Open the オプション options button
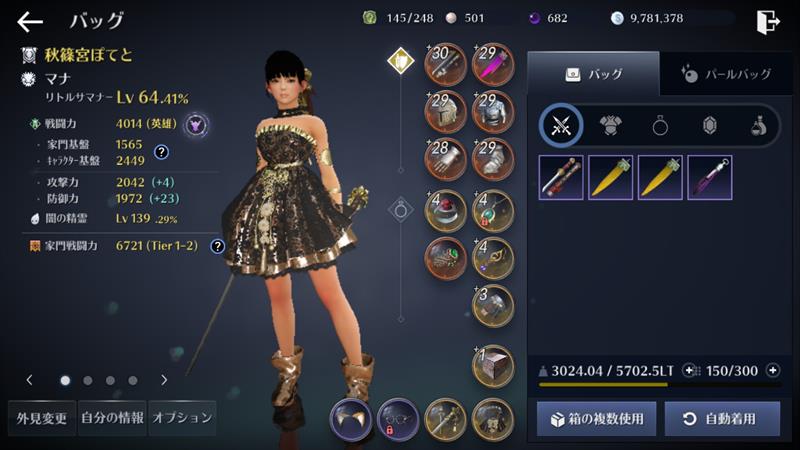 pos(182,418)
